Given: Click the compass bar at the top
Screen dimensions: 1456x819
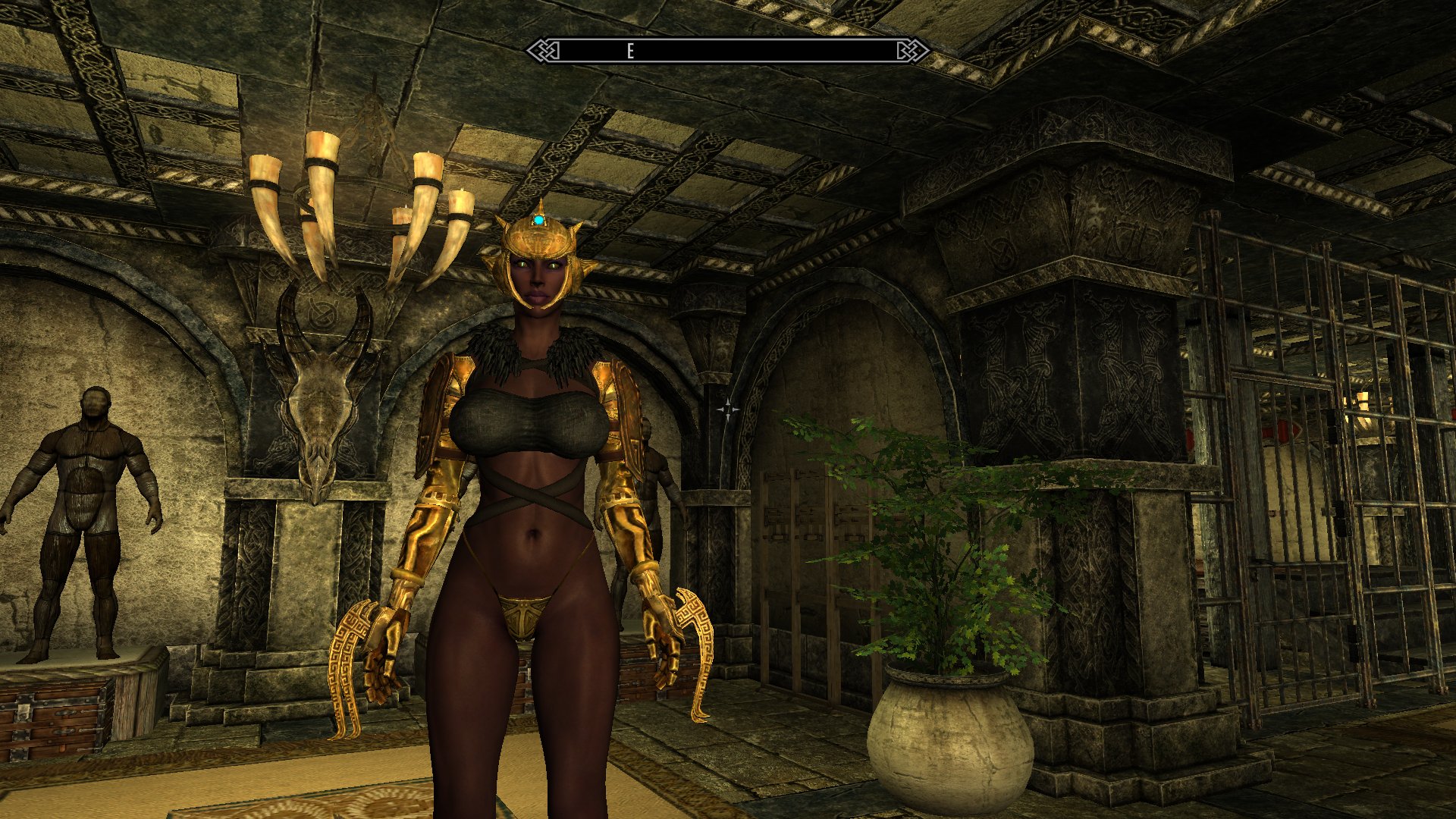Looking at the screenshot, I should [728, 50].
